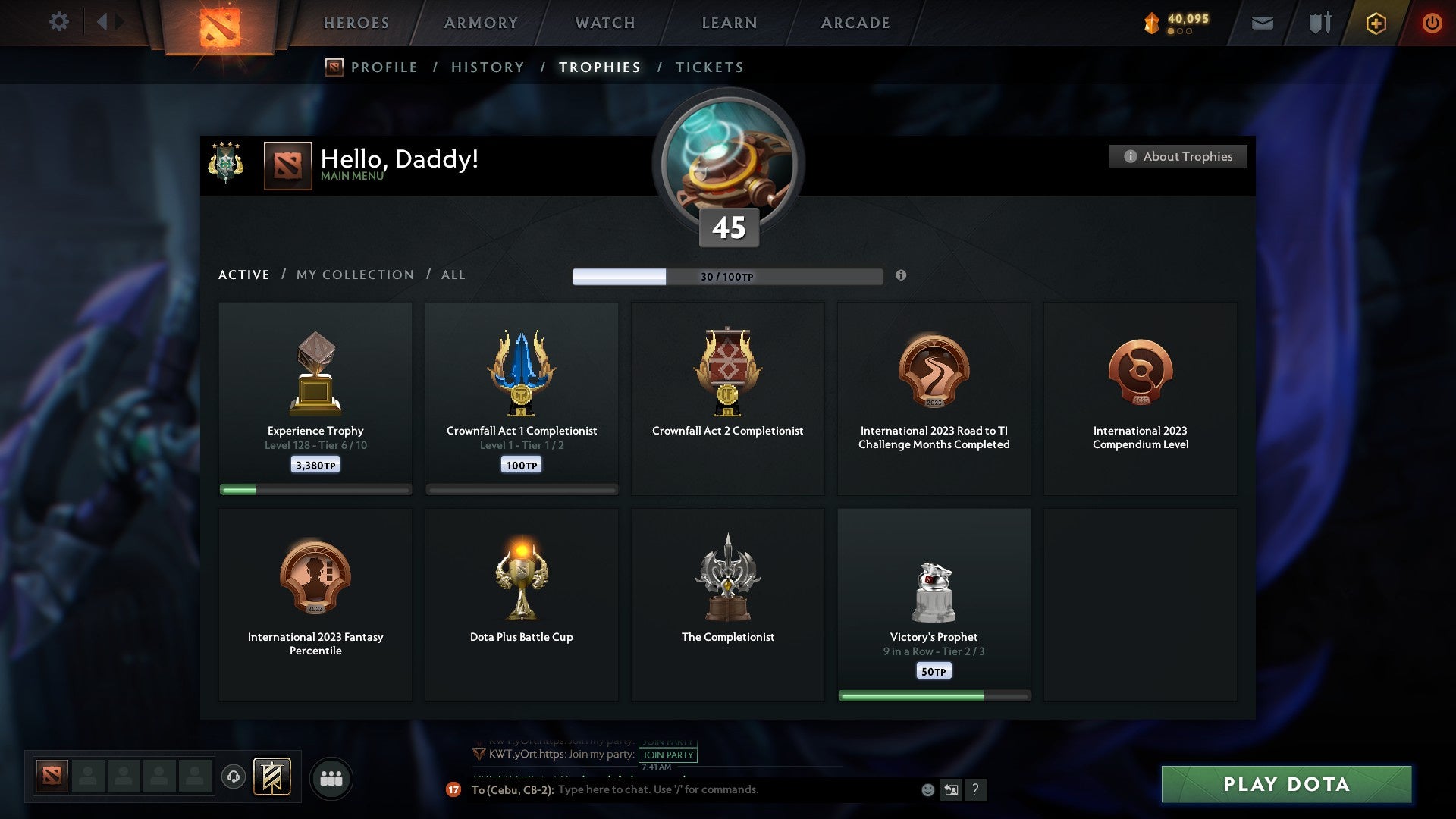Click the 30/100TP progress bar
Screen dimensions: 1456x819
pyautogui.click(x=728, y=277)
